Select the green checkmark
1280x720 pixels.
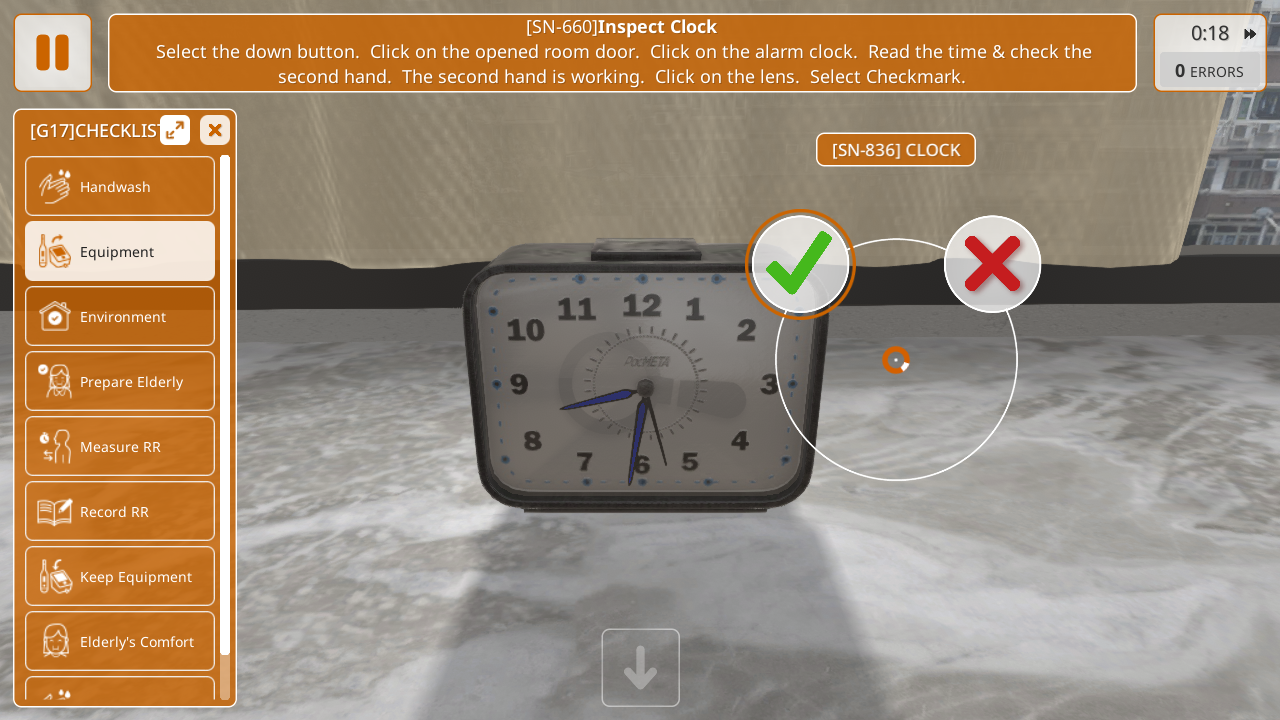pyautogui.click(x=800, y=264)
